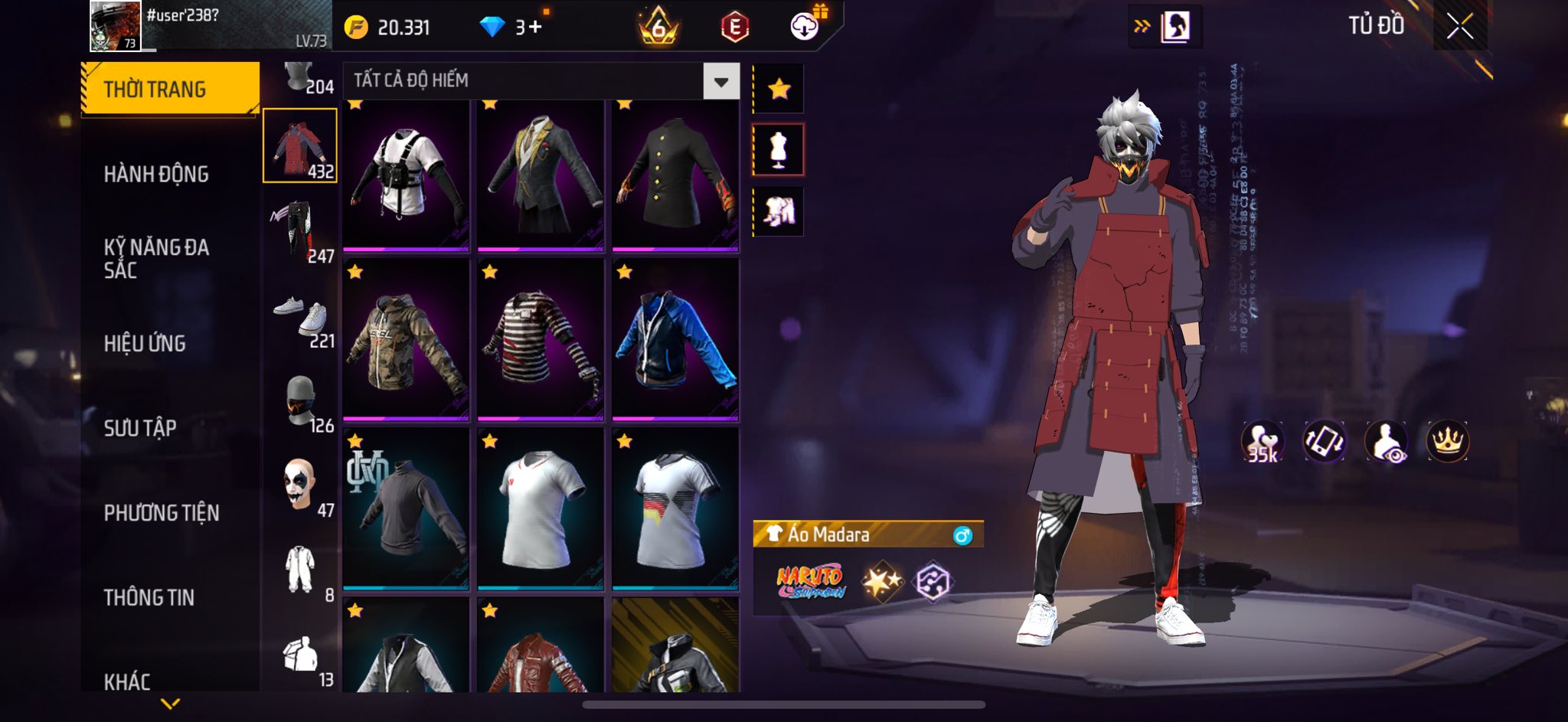1568x722 pixels.
Task: Switch to the pants category with 247 items
Action: [x=301, y=230]
